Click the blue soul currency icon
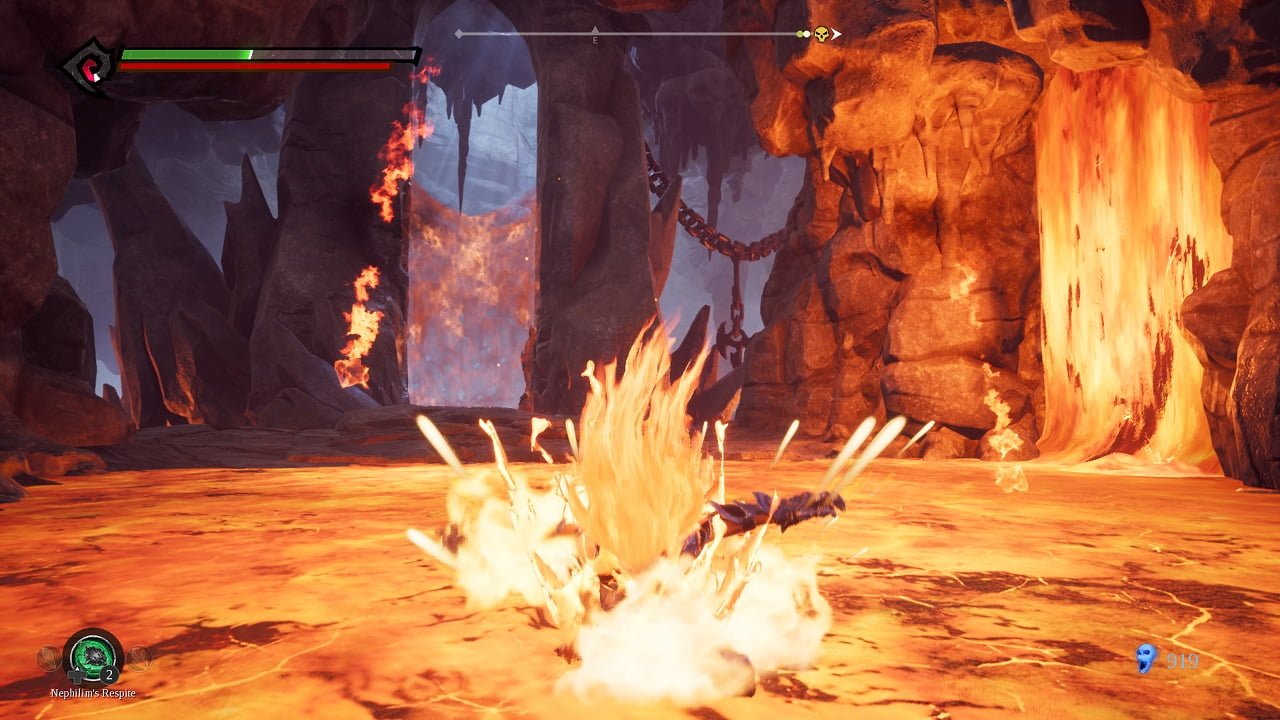This screenshot has height=720, width=1280. [x=1146, y=658]
